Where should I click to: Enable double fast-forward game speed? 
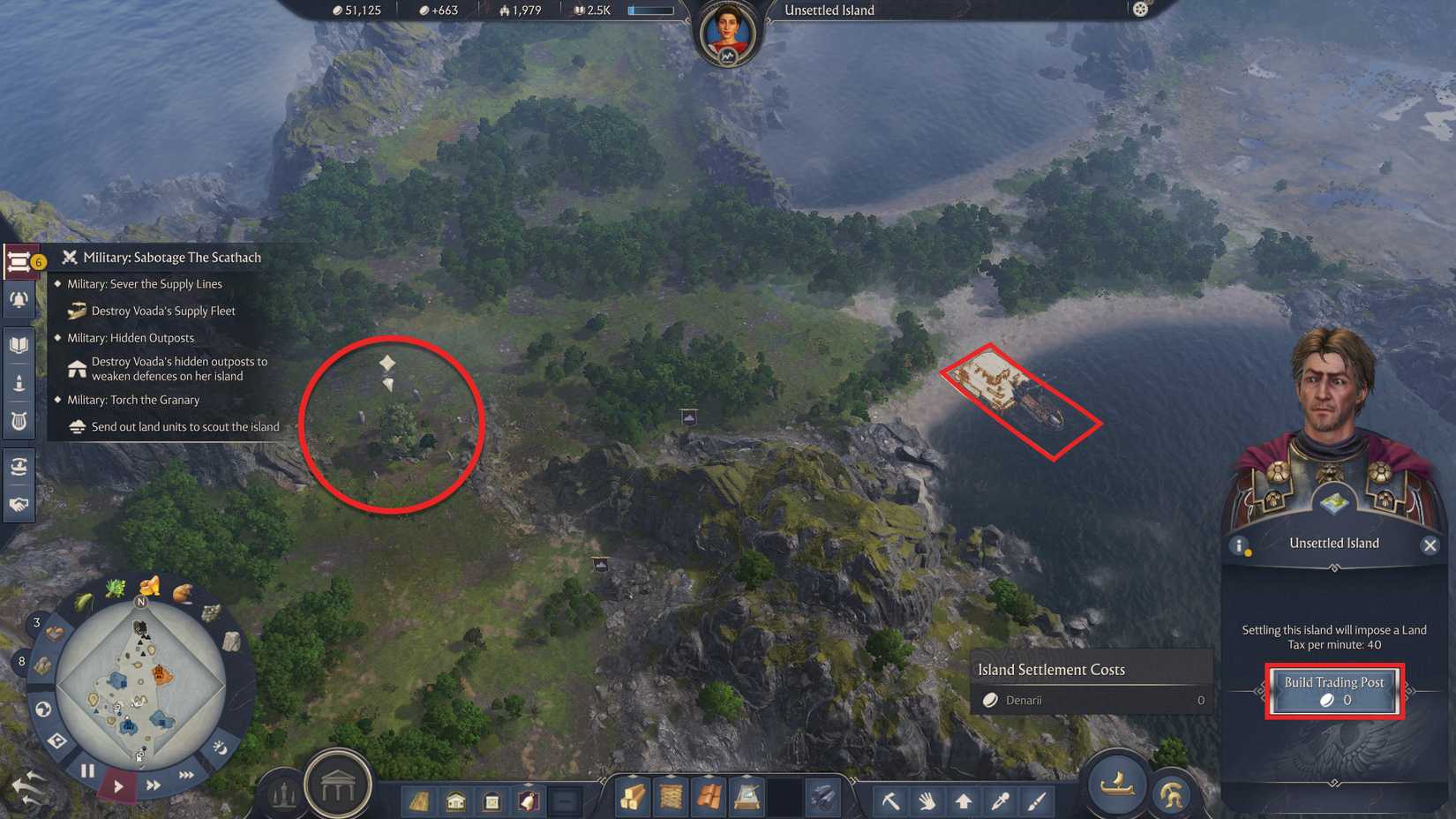[153, 785]
